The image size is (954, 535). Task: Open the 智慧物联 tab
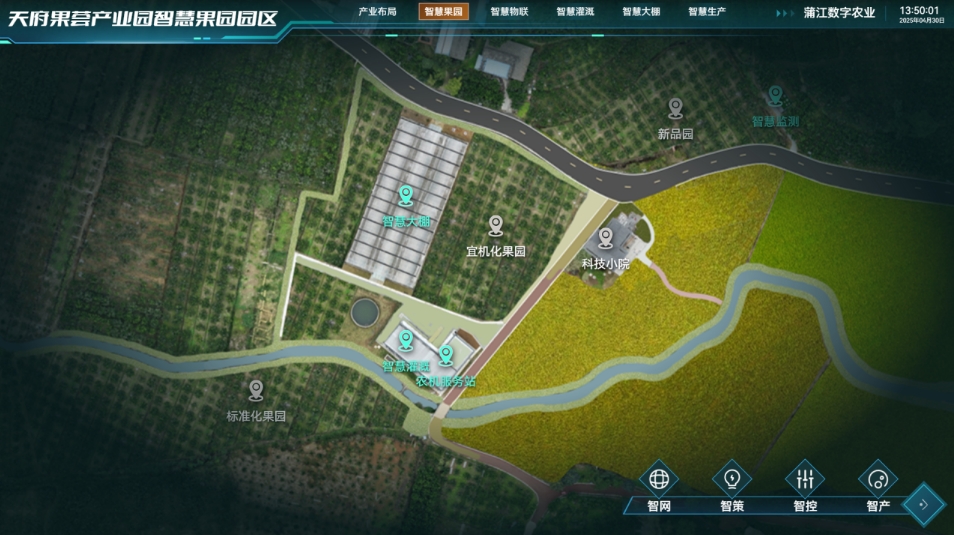(x=509, y=12)
